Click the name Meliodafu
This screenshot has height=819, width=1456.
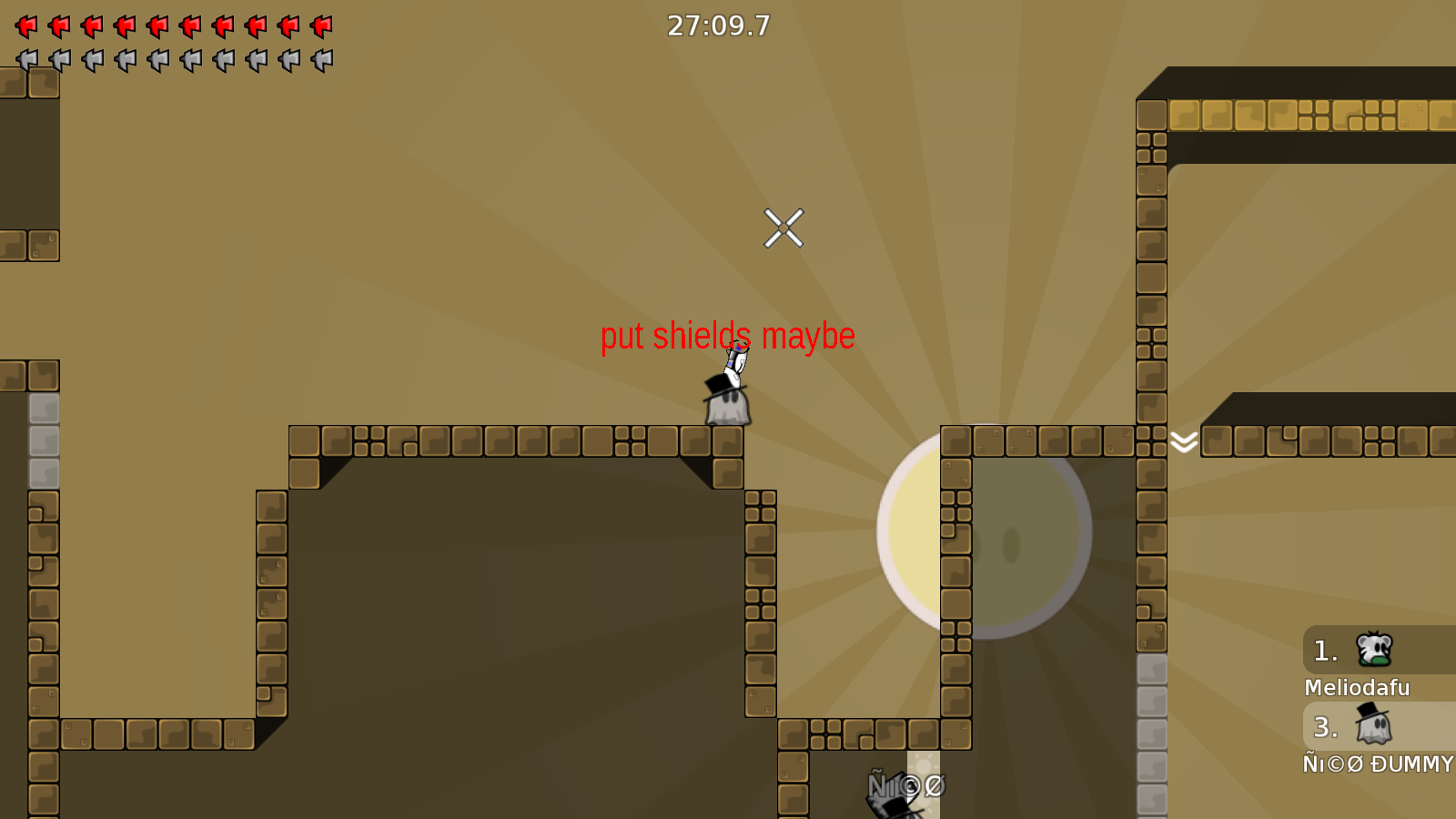click(1357, 688)
